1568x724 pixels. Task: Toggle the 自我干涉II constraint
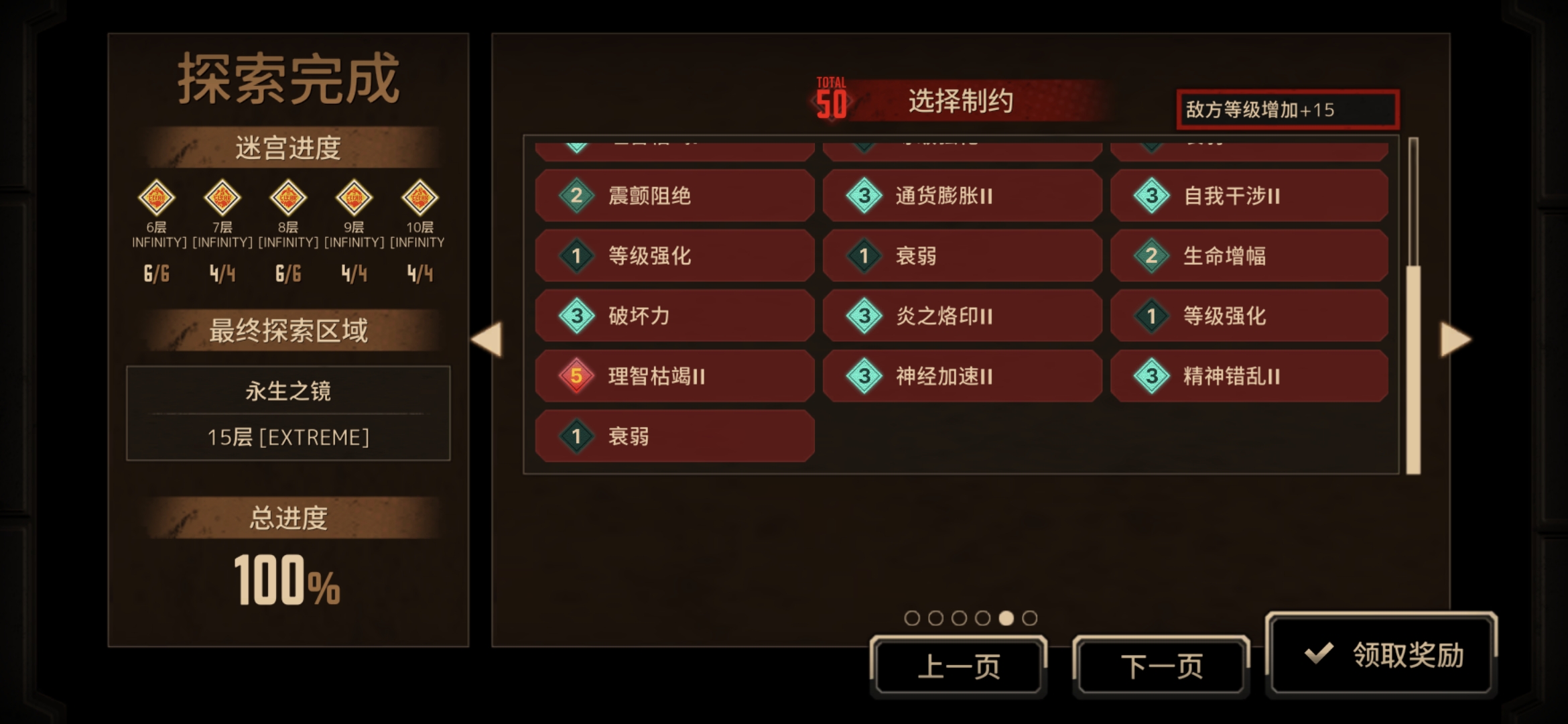pos(1248,195)
